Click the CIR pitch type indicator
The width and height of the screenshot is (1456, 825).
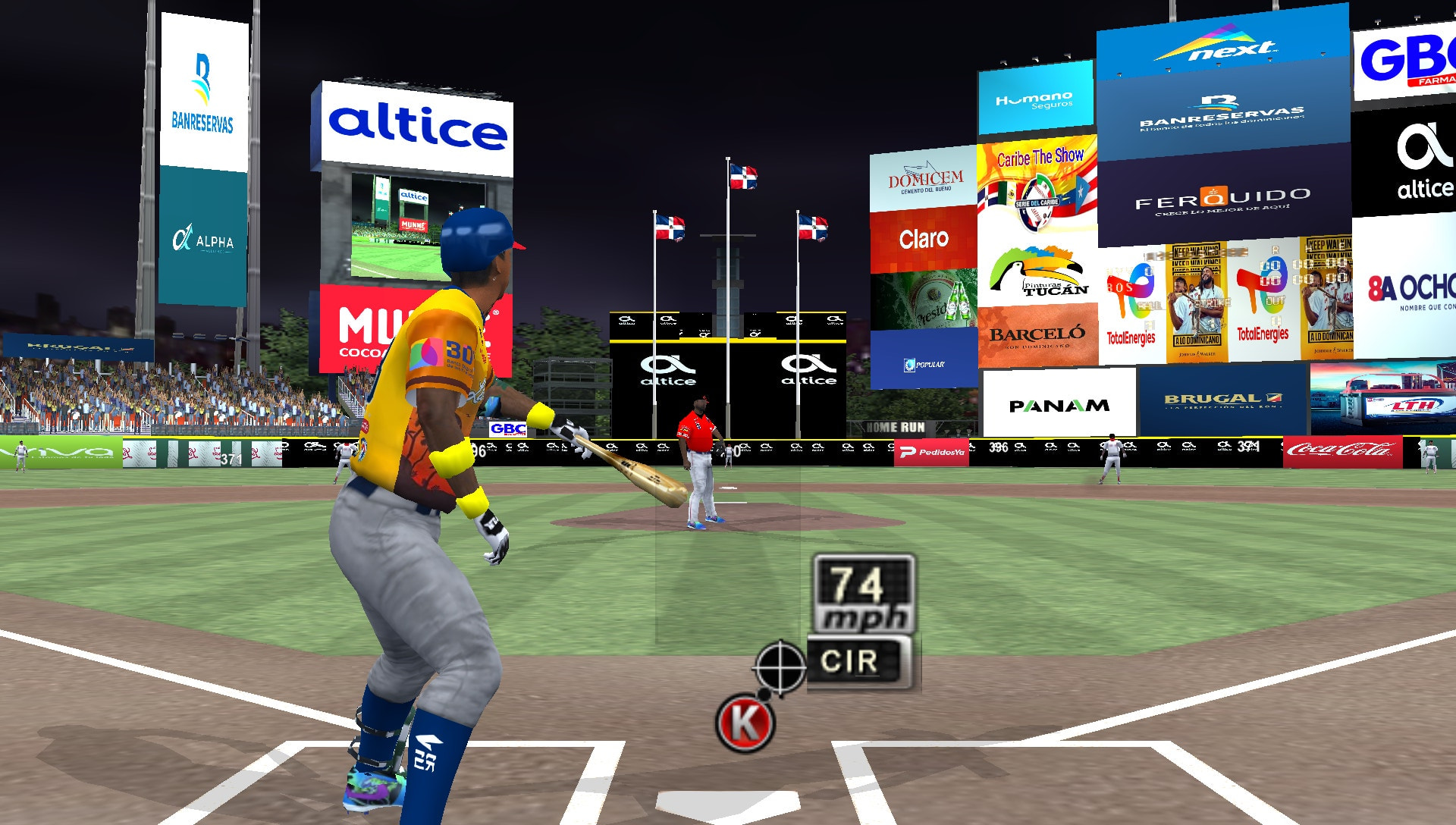851,659
